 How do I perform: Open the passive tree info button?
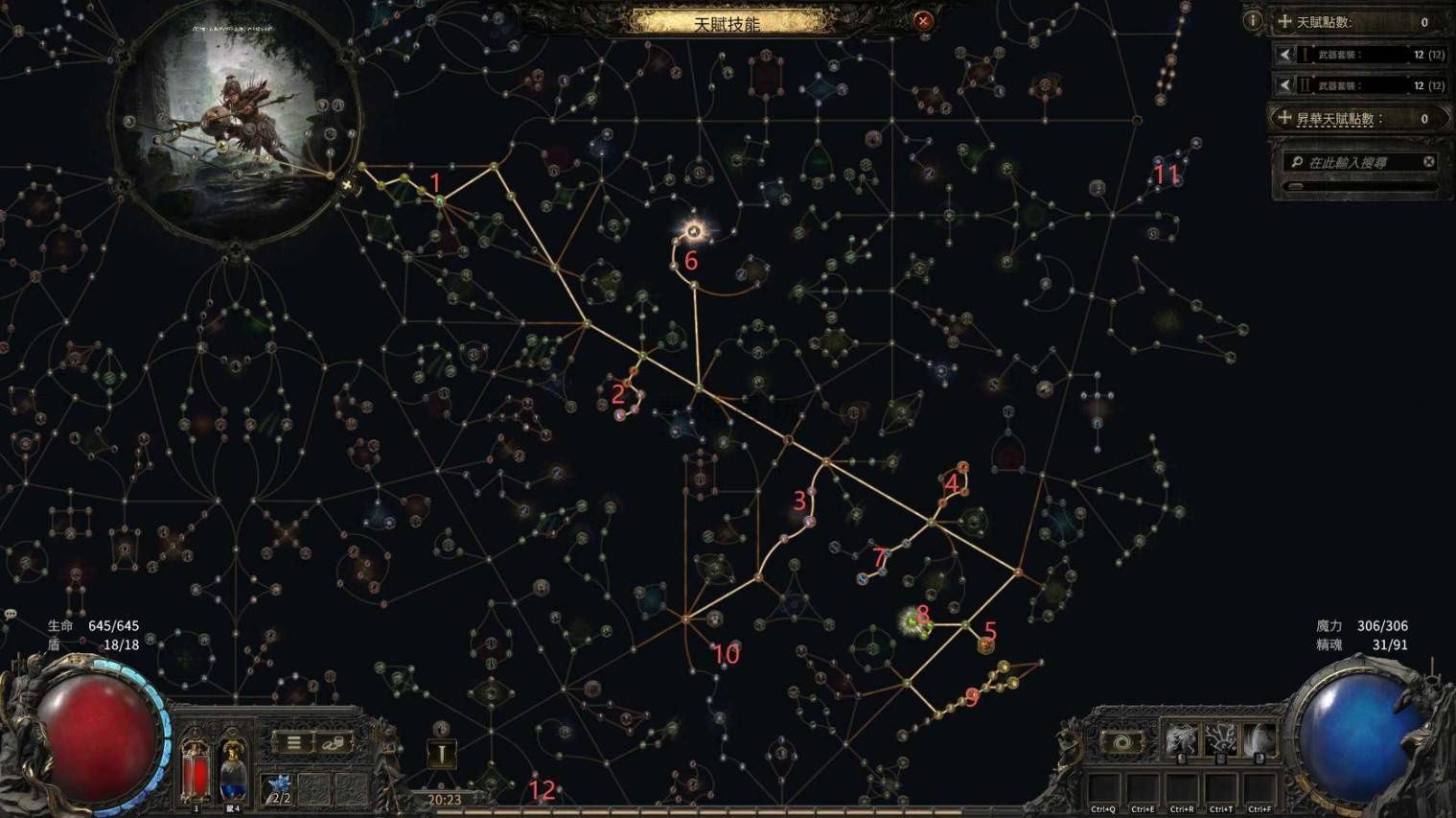1252,20
